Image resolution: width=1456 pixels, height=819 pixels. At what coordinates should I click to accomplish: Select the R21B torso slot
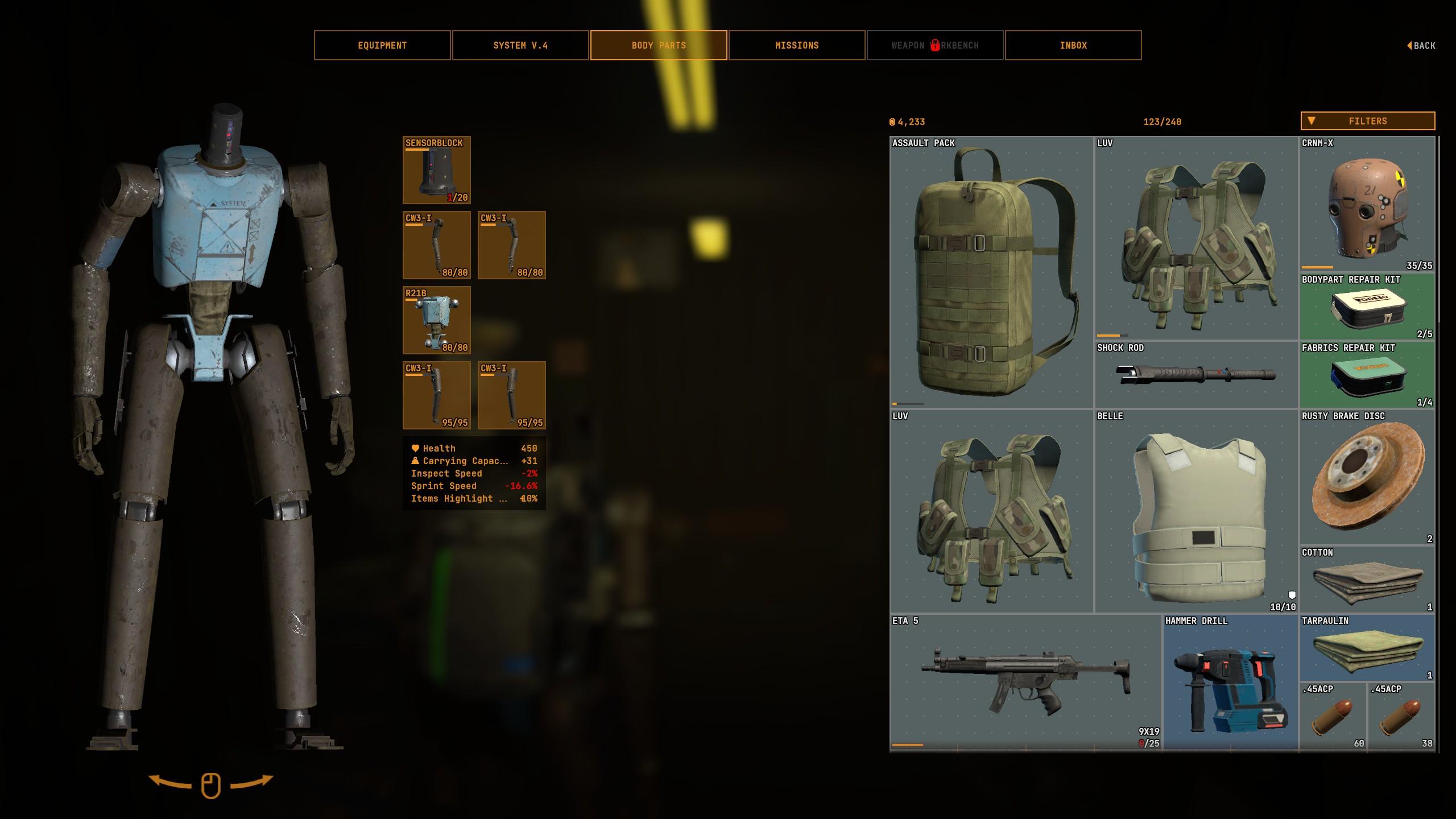pos(436,320)
